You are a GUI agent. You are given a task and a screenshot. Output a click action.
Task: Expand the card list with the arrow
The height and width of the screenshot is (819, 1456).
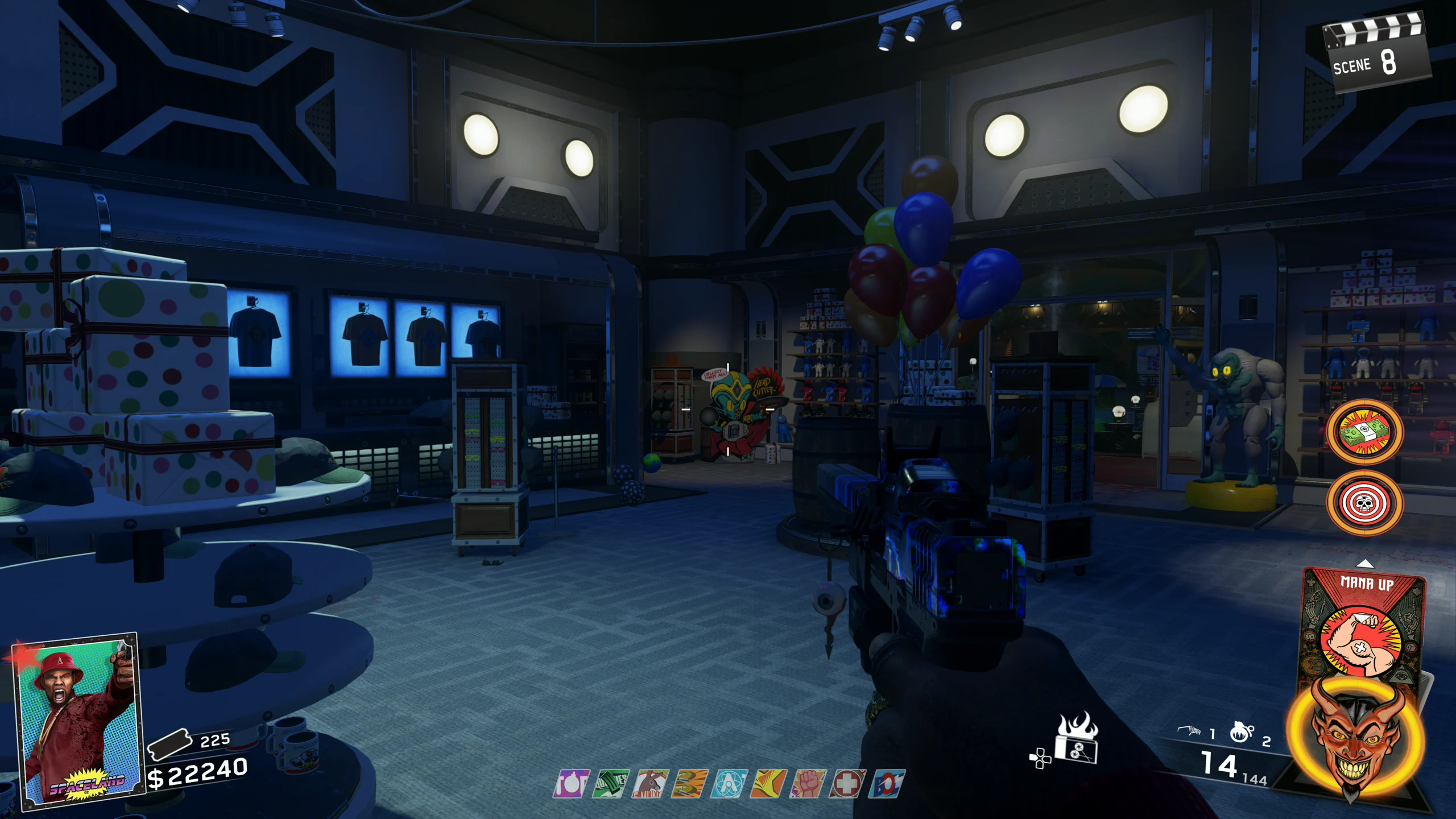(1365, 564)
